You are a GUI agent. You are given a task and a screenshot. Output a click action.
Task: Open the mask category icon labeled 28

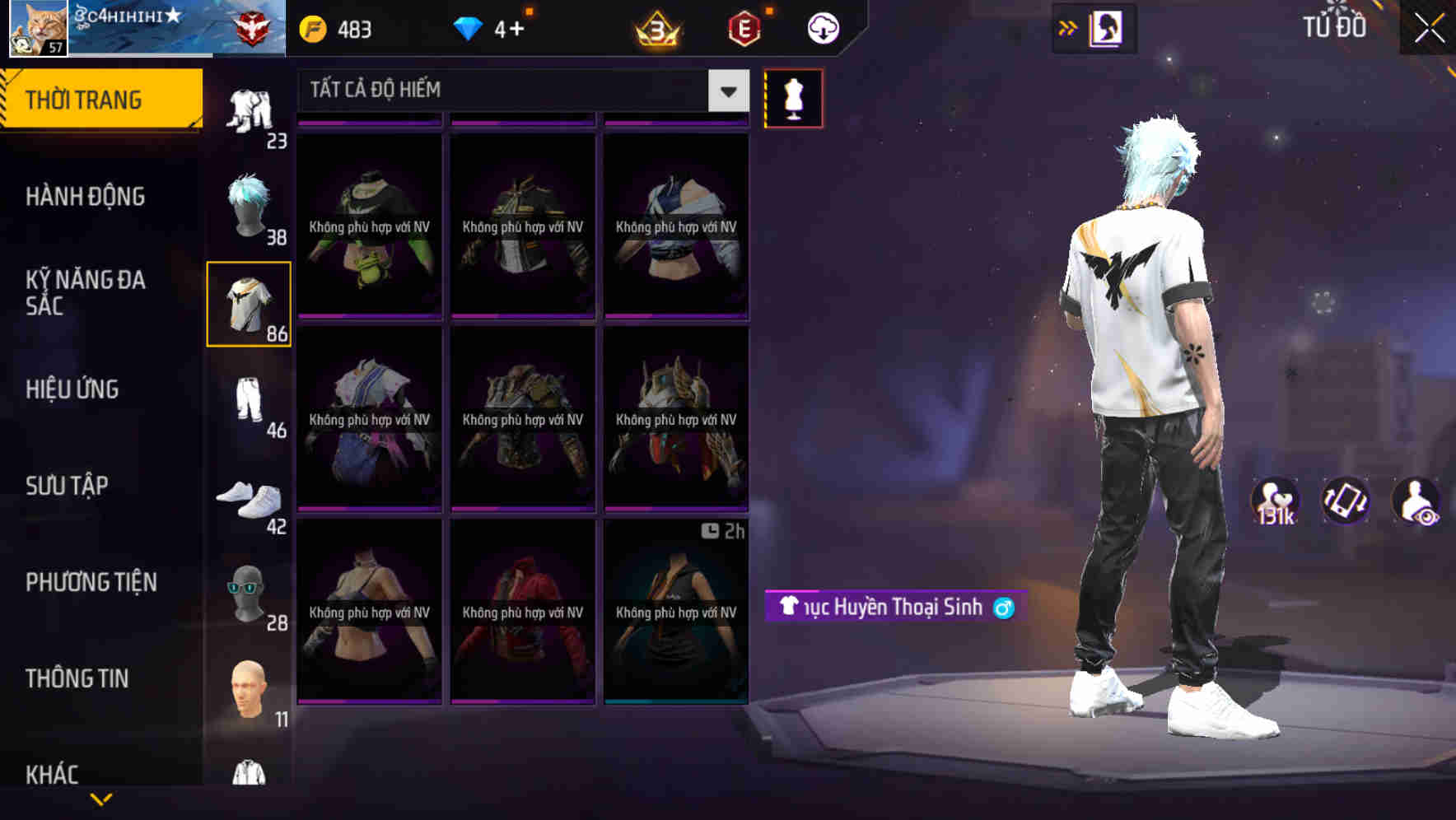pyautogui.click(x=249, y=591)
